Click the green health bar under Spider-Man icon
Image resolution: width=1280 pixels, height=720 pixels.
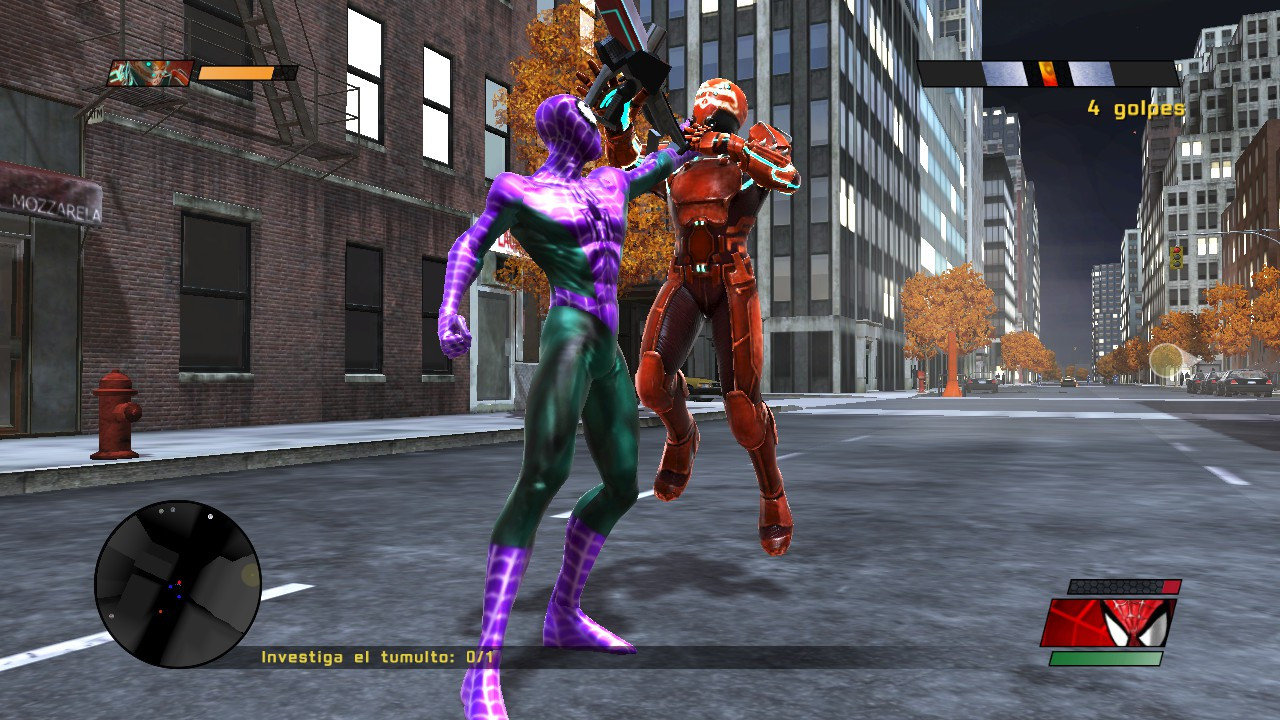click(1106, 658)
